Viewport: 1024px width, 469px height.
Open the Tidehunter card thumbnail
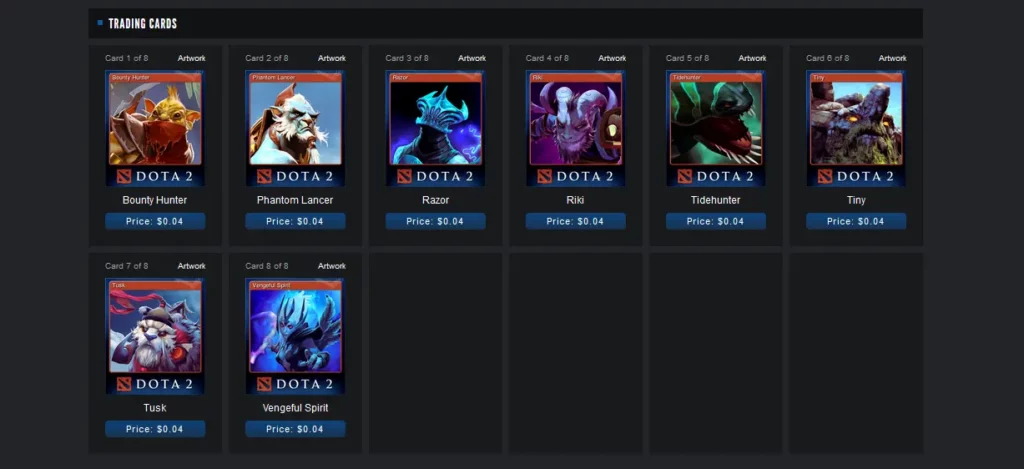[715, 127]
